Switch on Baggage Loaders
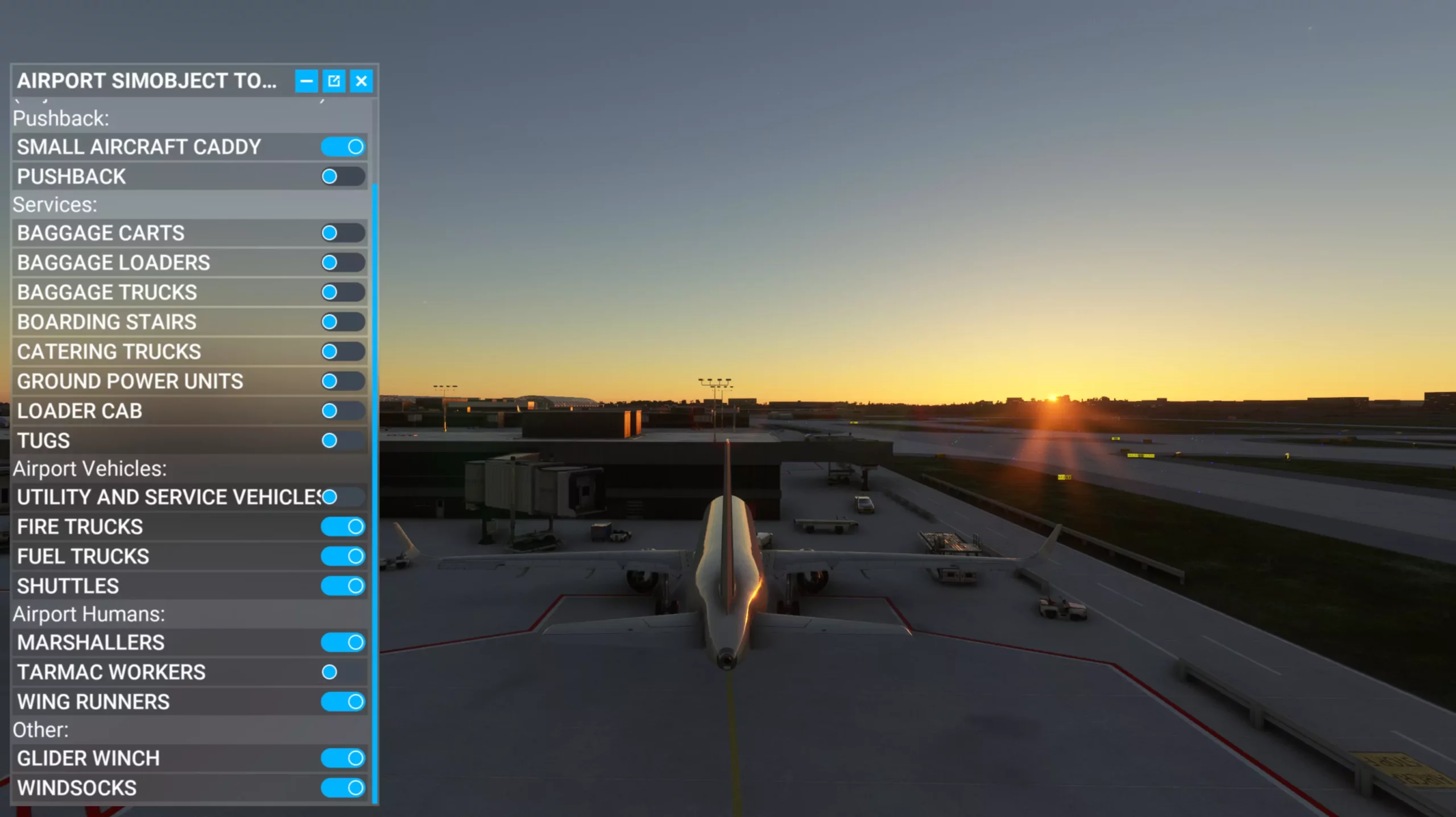The width and height of the screenshot is (1456, 817). tap(343, 263)
